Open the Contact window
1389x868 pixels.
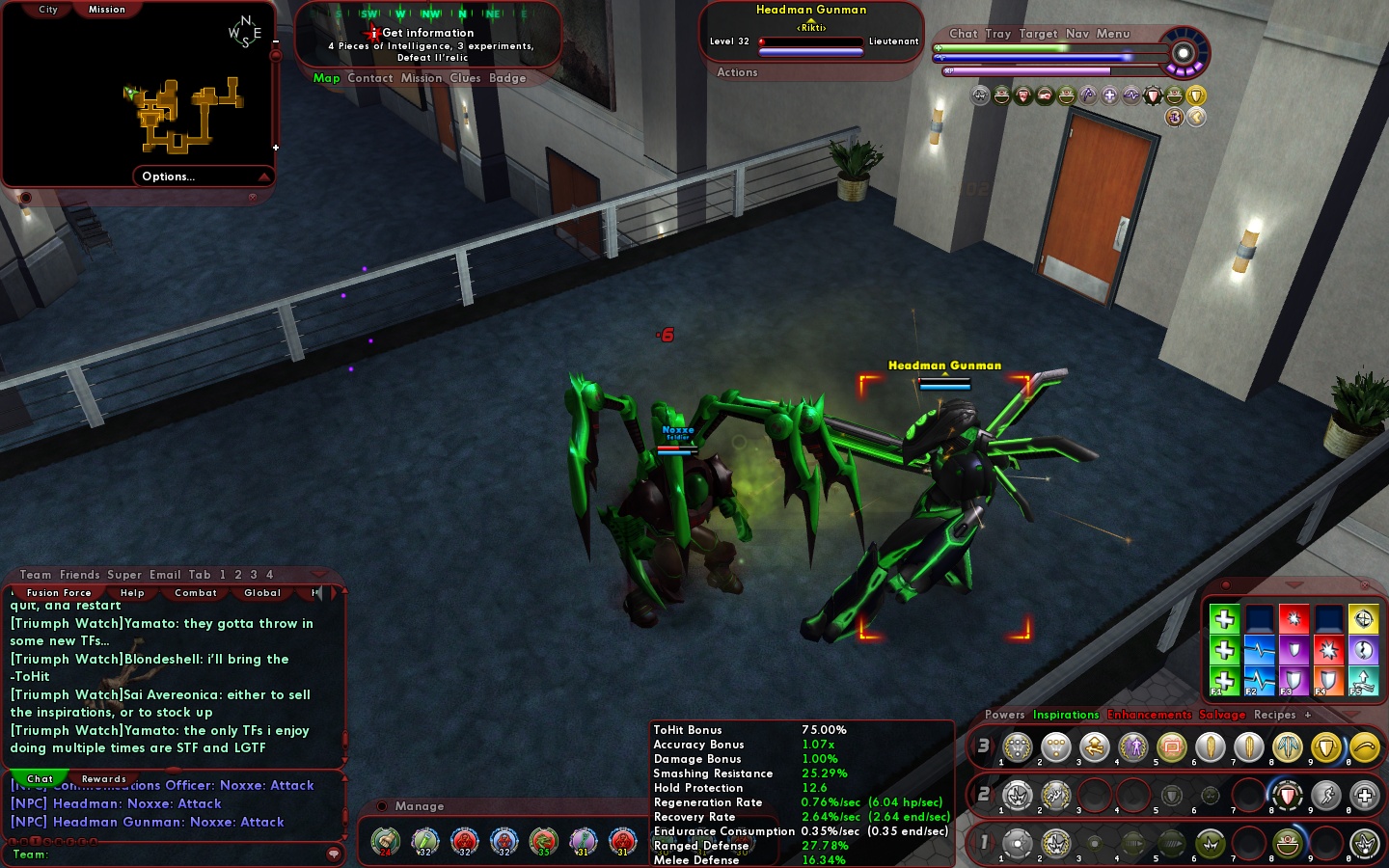[370, 78]
